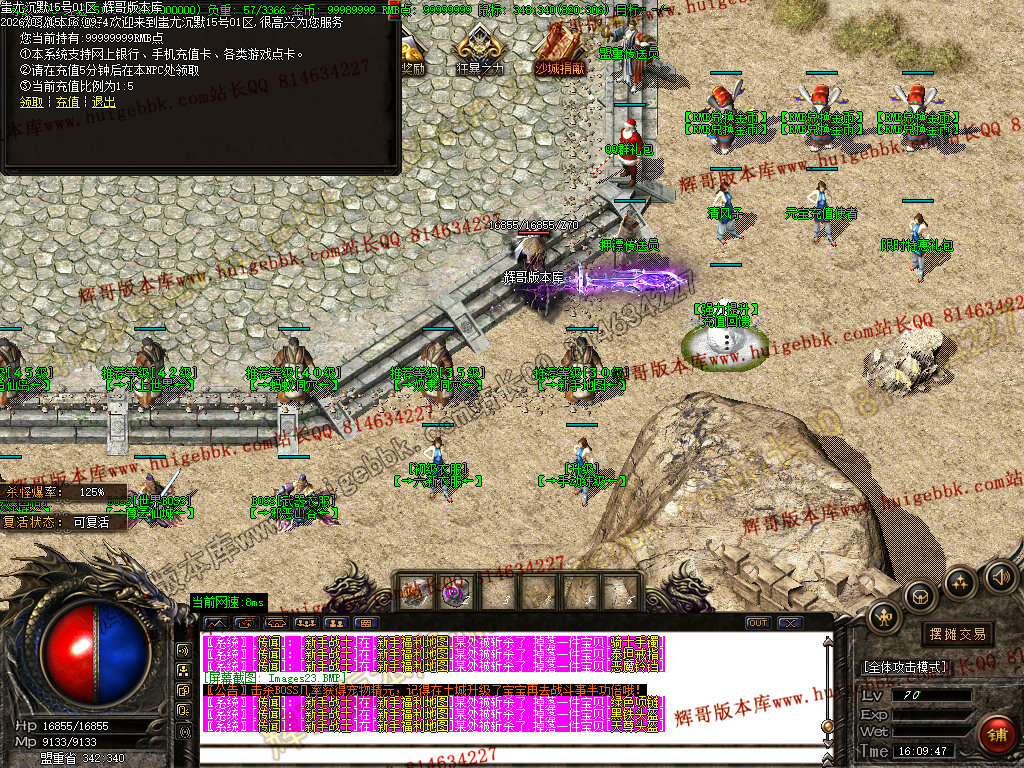Open the 狂暴之力 icon
1024x768 pixels.
pyautogui.click(x=479, y=49)
